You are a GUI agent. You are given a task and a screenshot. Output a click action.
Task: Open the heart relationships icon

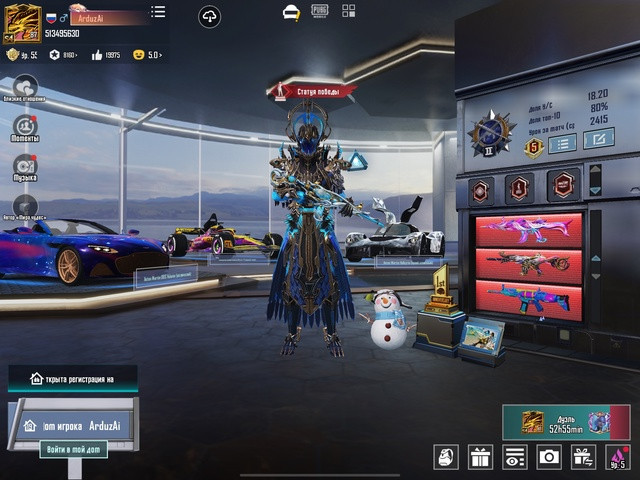25,87
